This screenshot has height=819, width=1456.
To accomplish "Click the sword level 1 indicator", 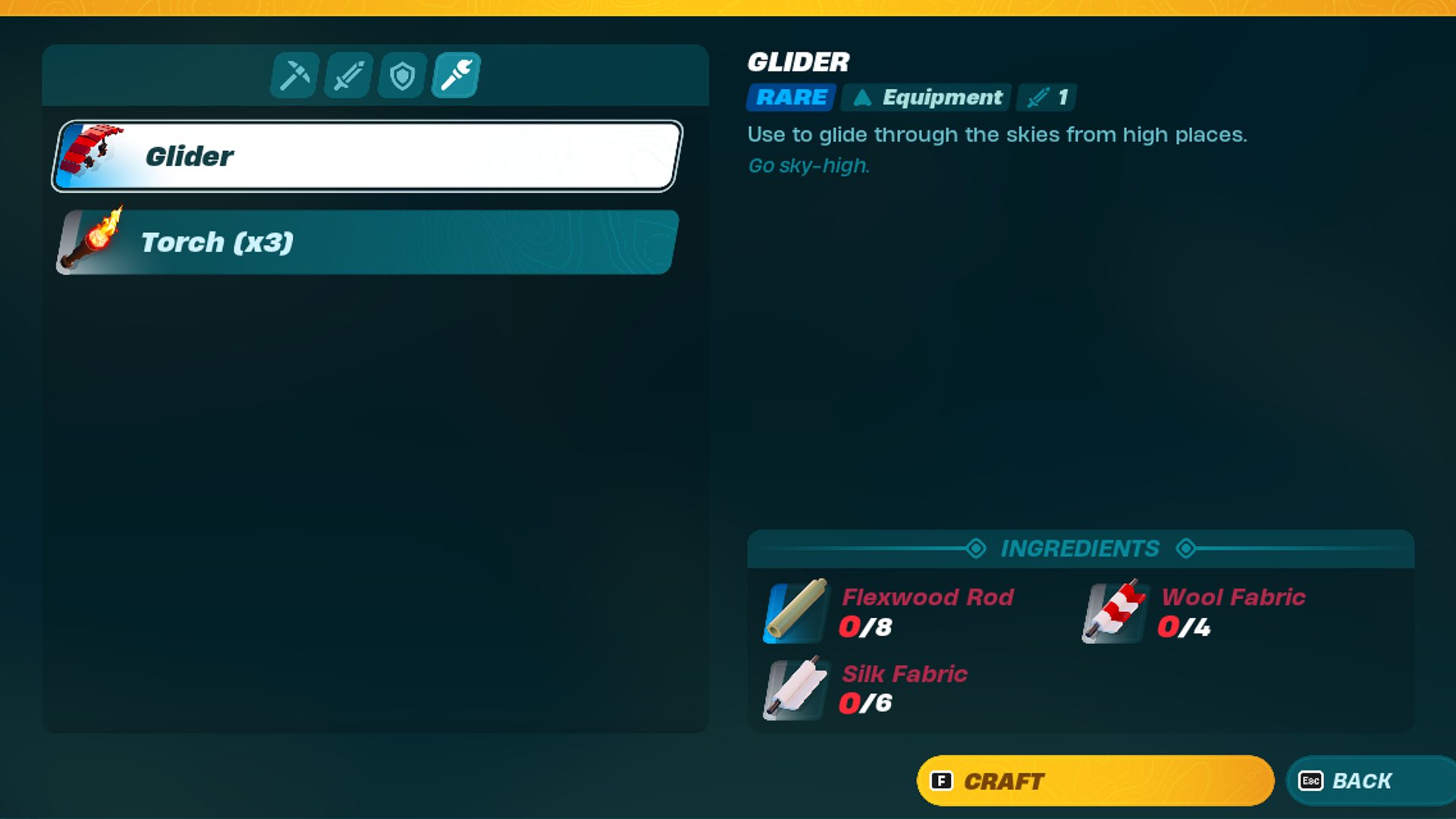I will point(1046,97).
